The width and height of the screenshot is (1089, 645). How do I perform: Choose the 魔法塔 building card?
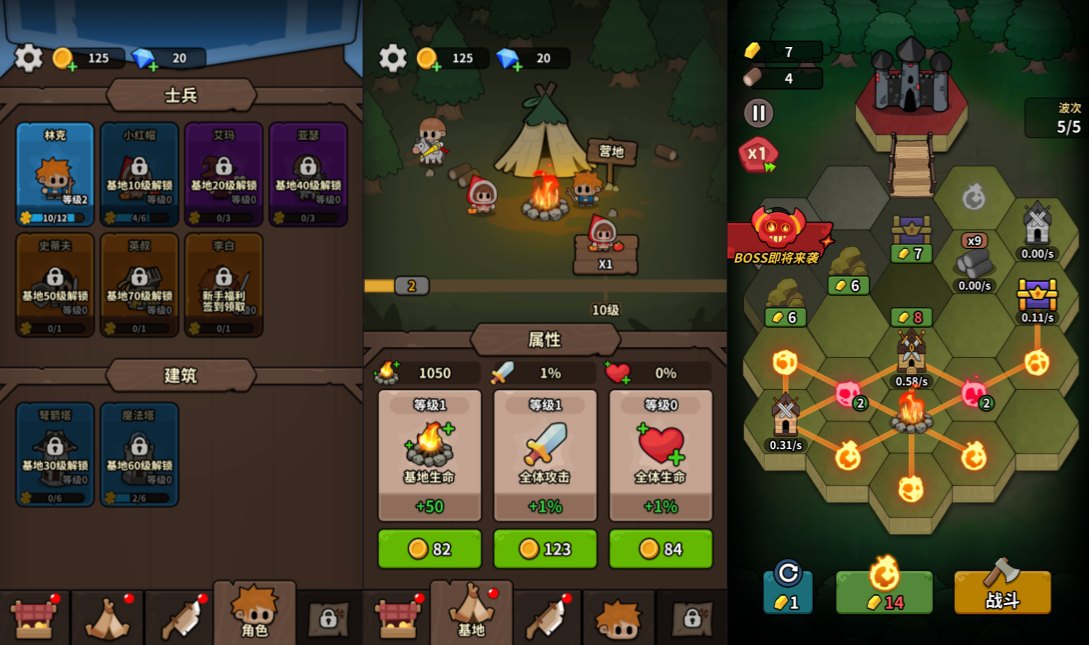click(x=139, y=454)
